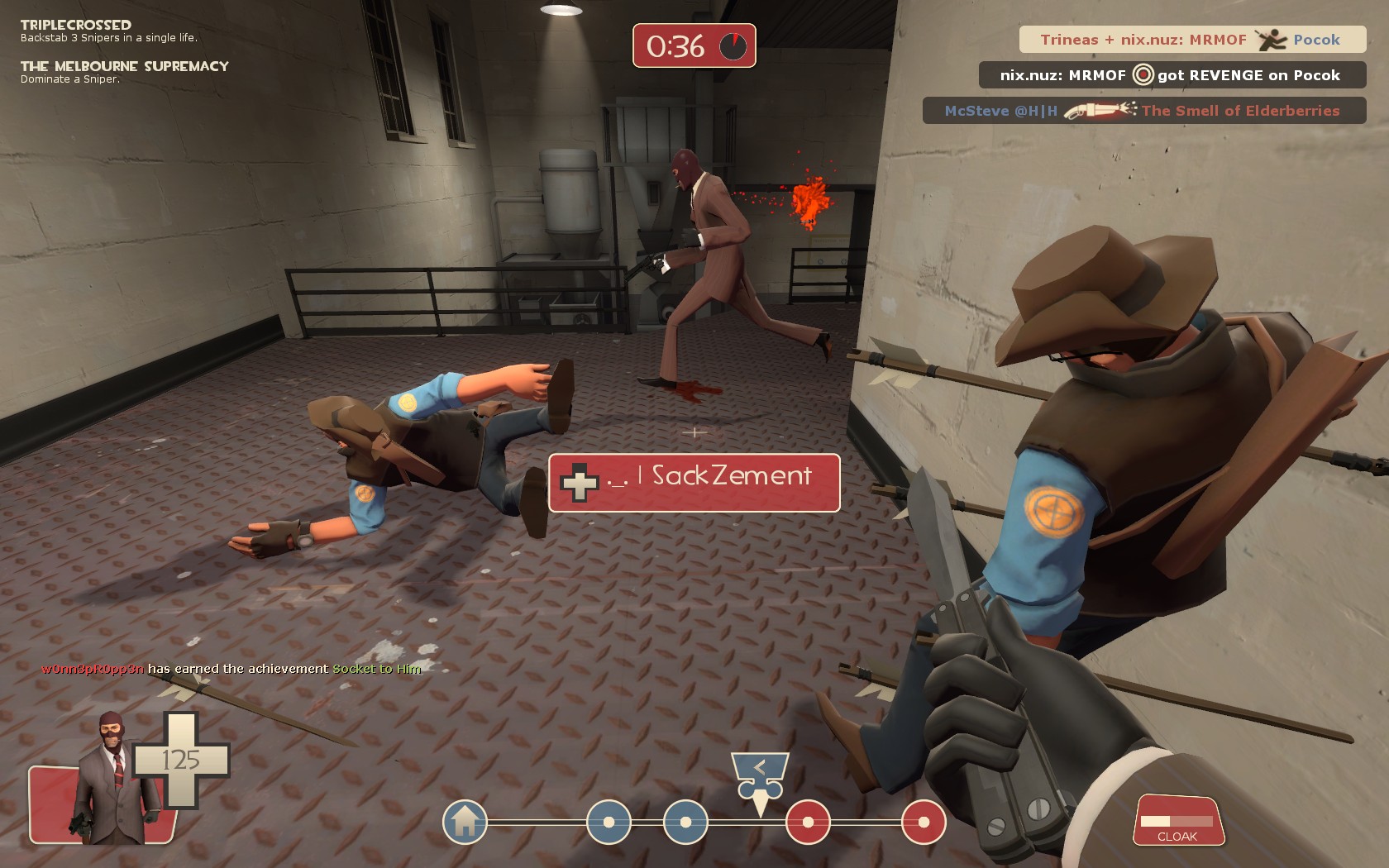
Task: Select the Triplecrossed achievement tracker entry
Action: (108, 31)
